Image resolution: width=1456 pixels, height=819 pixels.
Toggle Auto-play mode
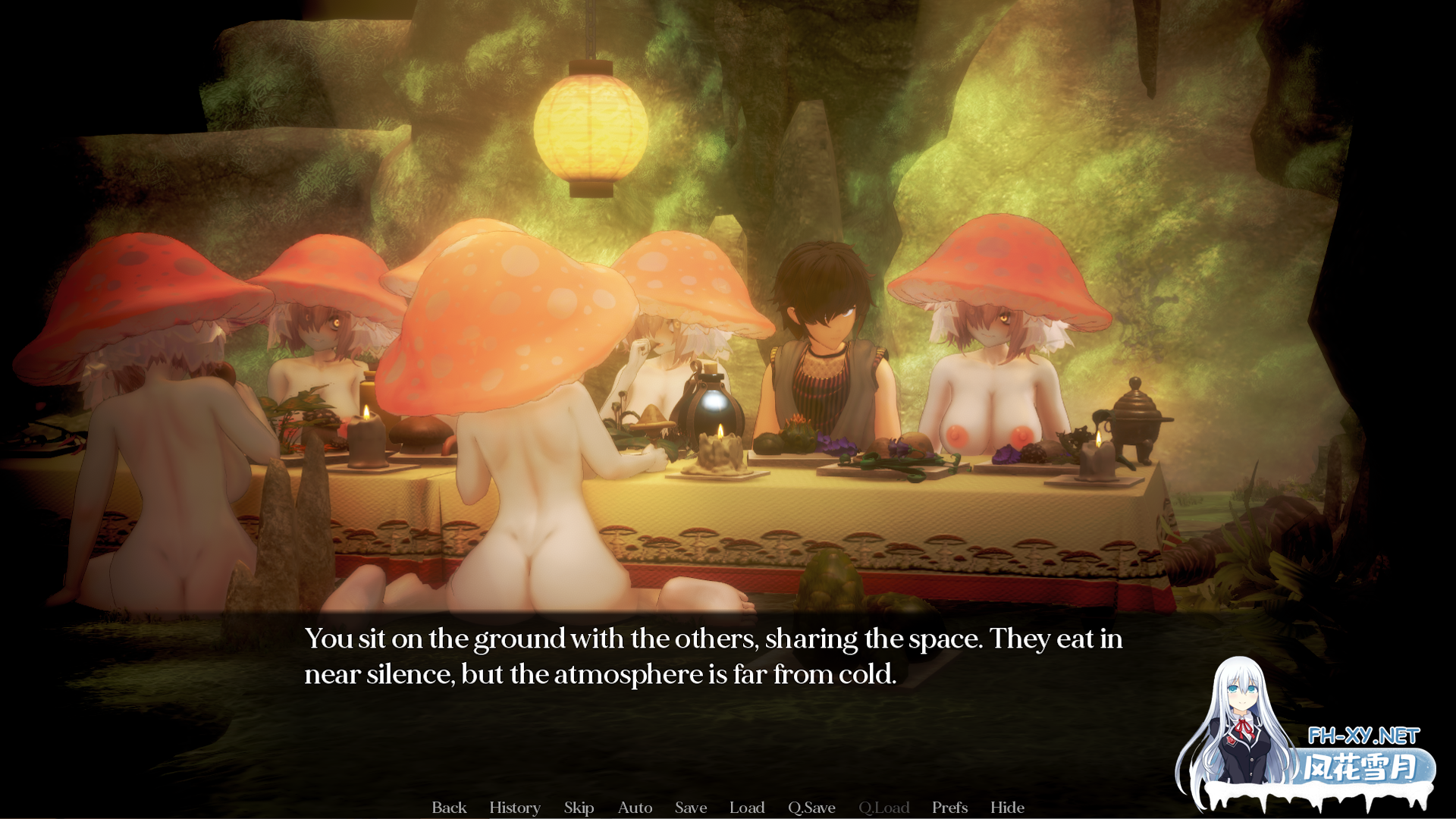click(x=635, y=808)
